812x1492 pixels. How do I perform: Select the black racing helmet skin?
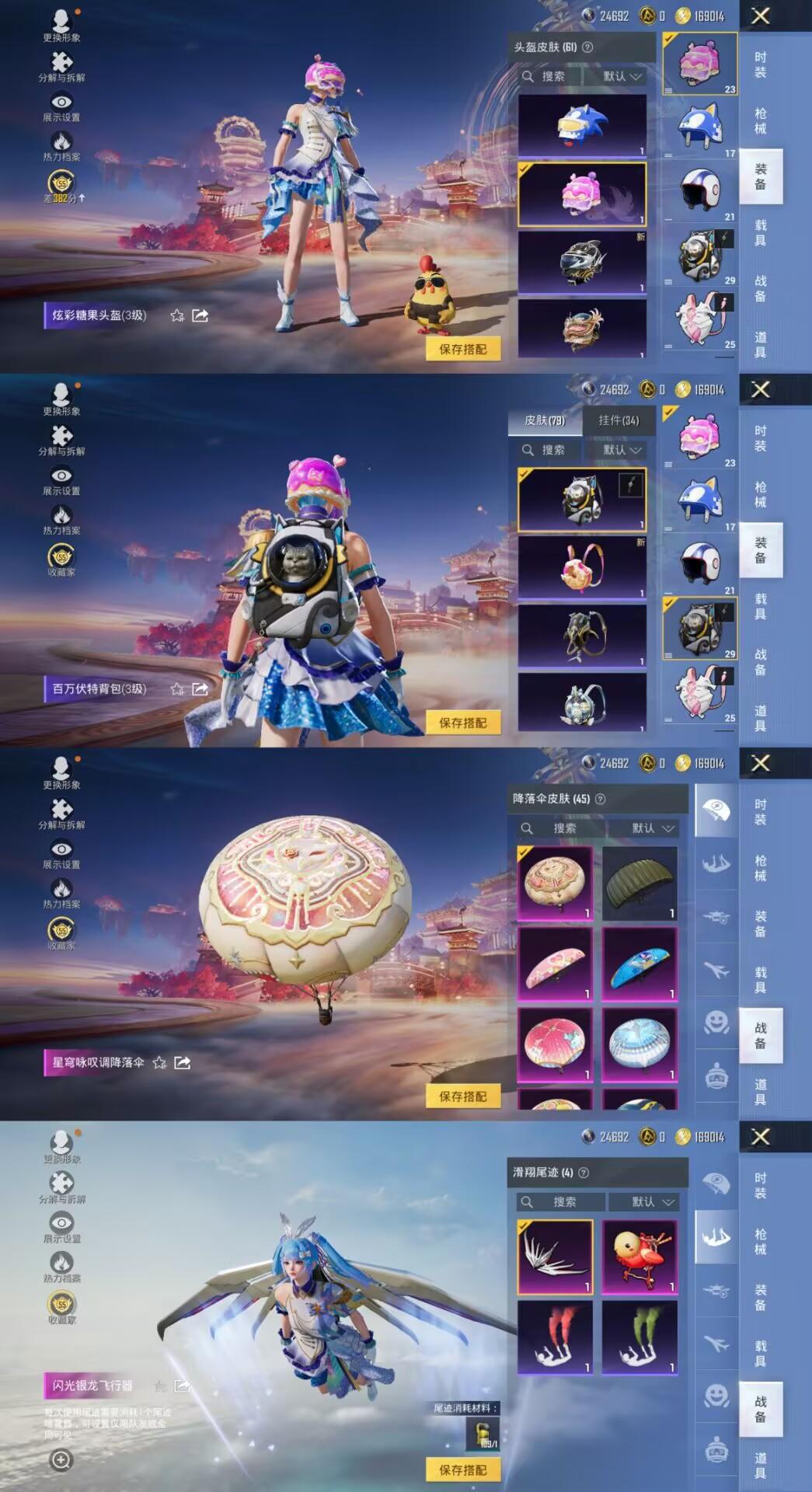(x=582, y=262)
